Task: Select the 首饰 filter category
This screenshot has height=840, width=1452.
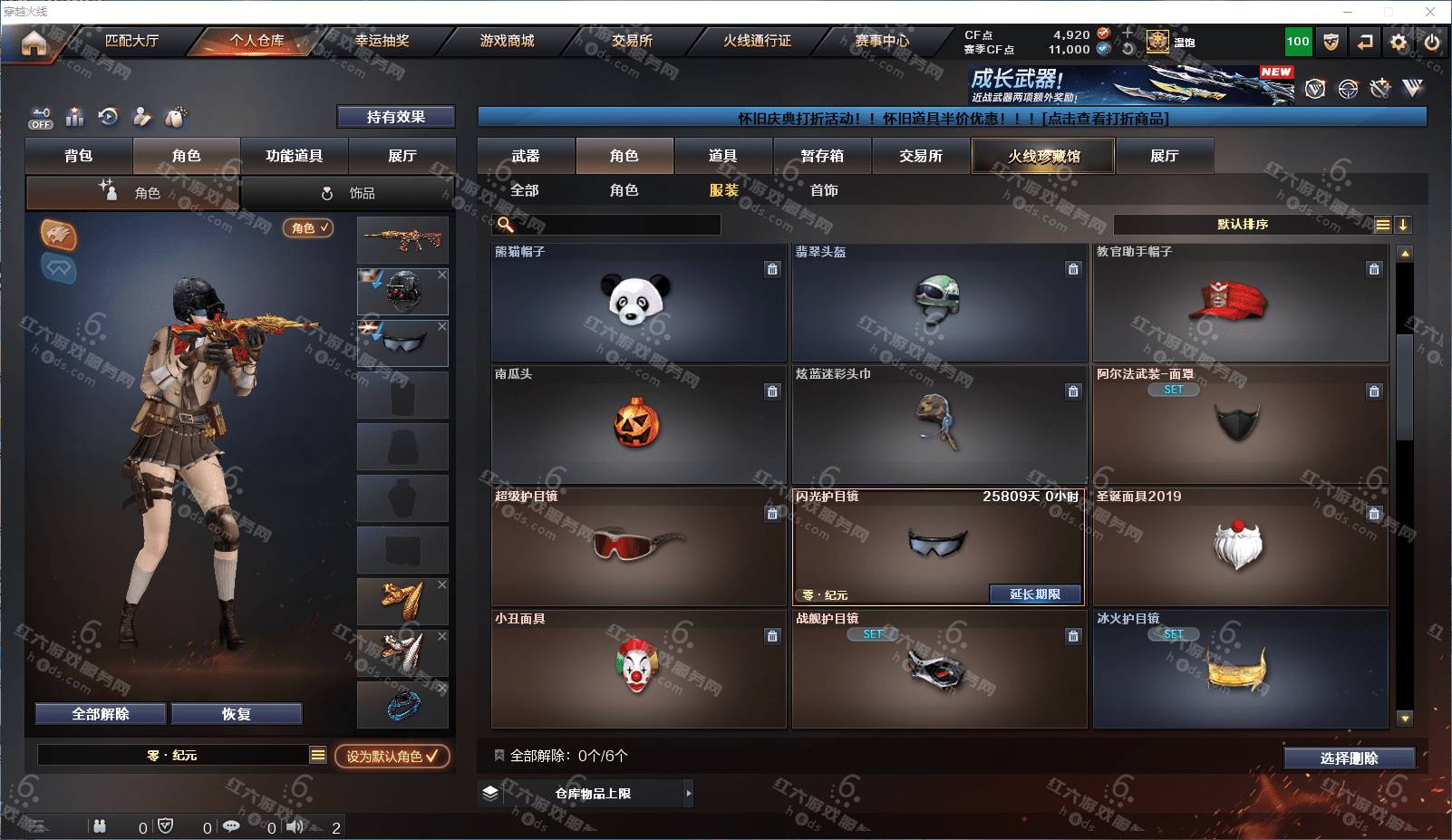Action: click(x=824, y=190)
